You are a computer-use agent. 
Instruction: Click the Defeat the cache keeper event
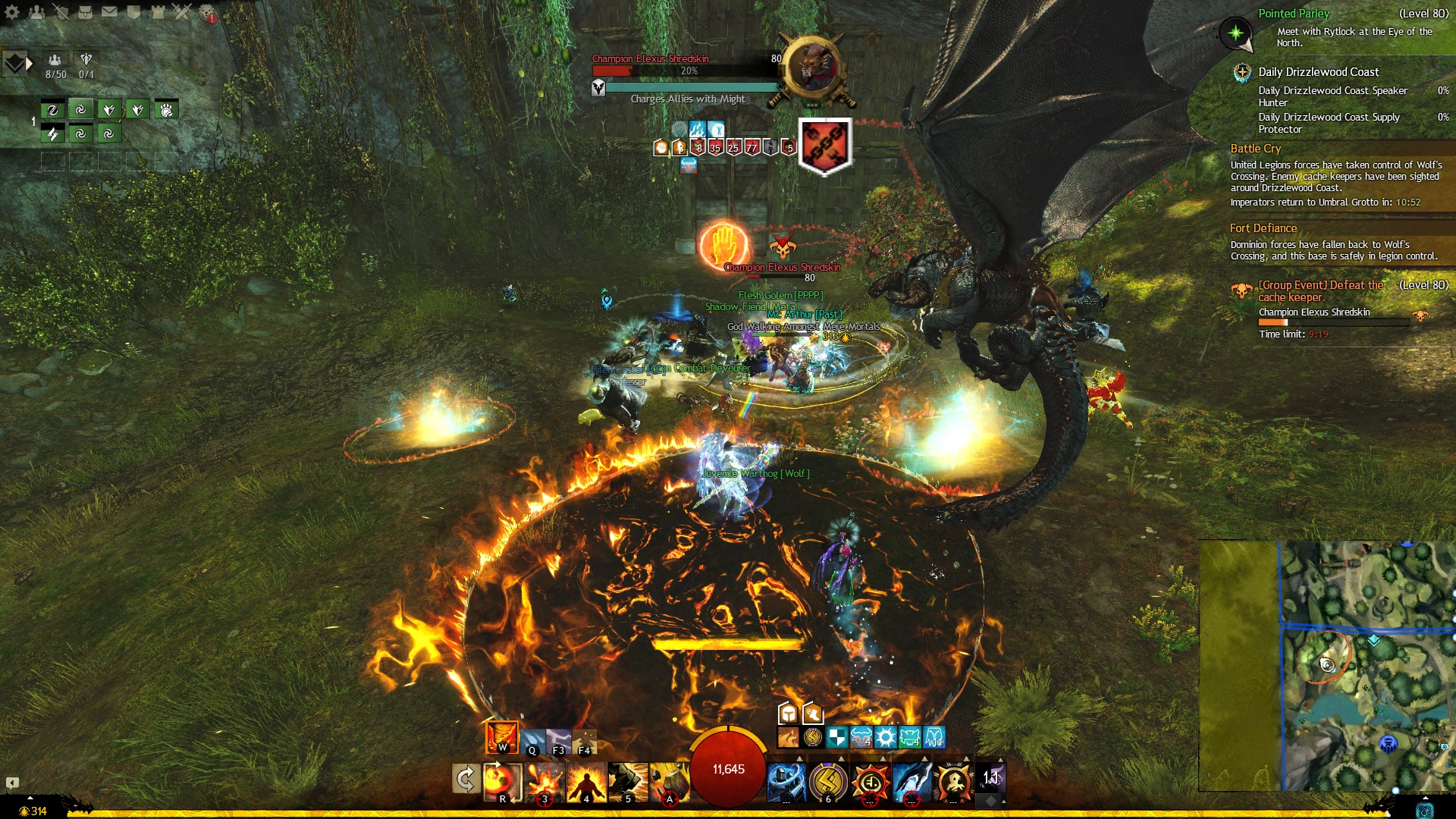click(1320, 291)
